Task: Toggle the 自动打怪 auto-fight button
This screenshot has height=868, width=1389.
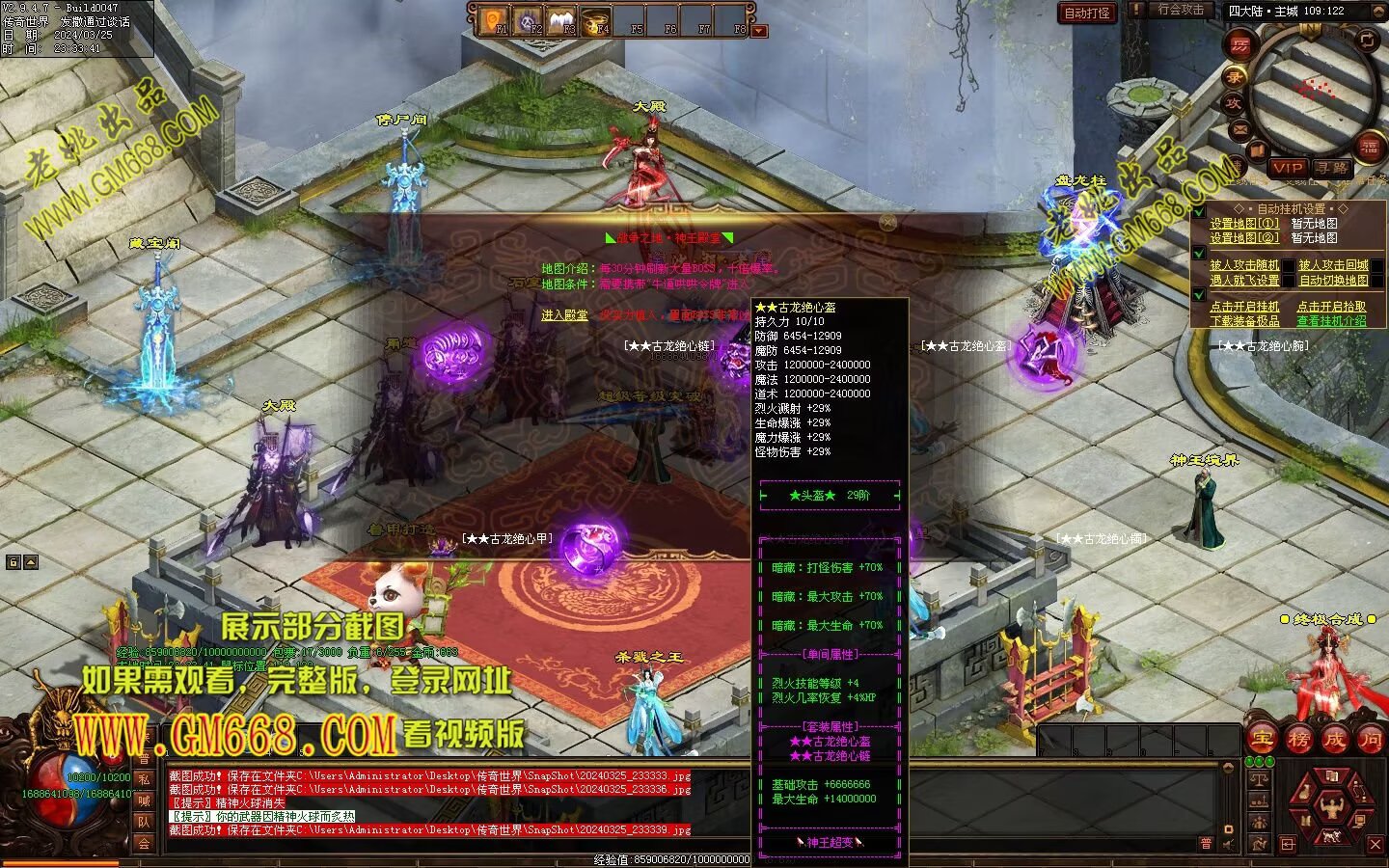Action: click(1087, 13)
